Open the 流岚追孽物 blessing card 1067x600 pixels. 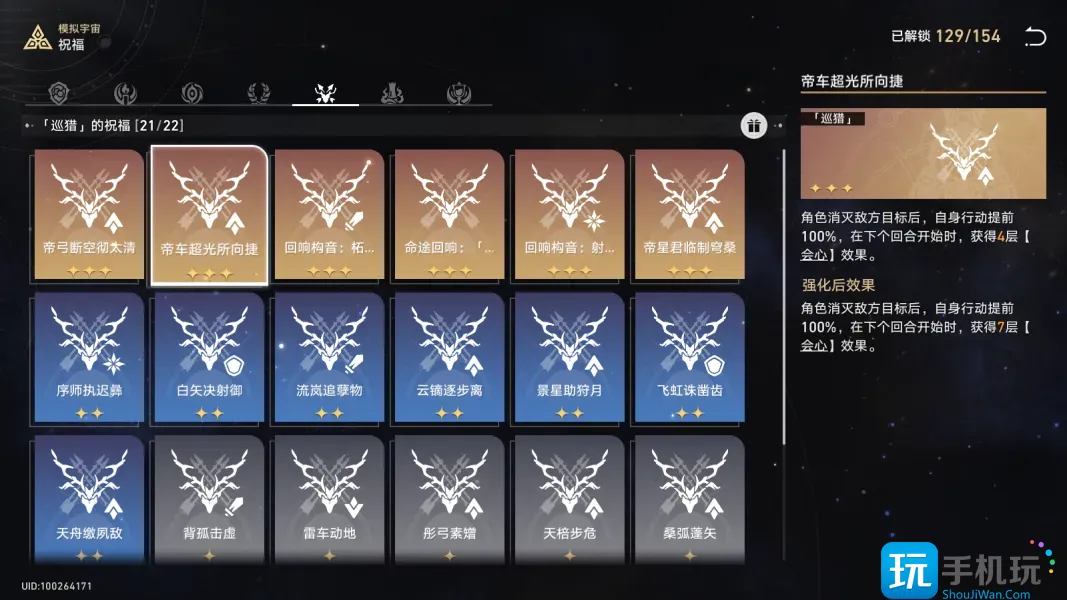329,358
